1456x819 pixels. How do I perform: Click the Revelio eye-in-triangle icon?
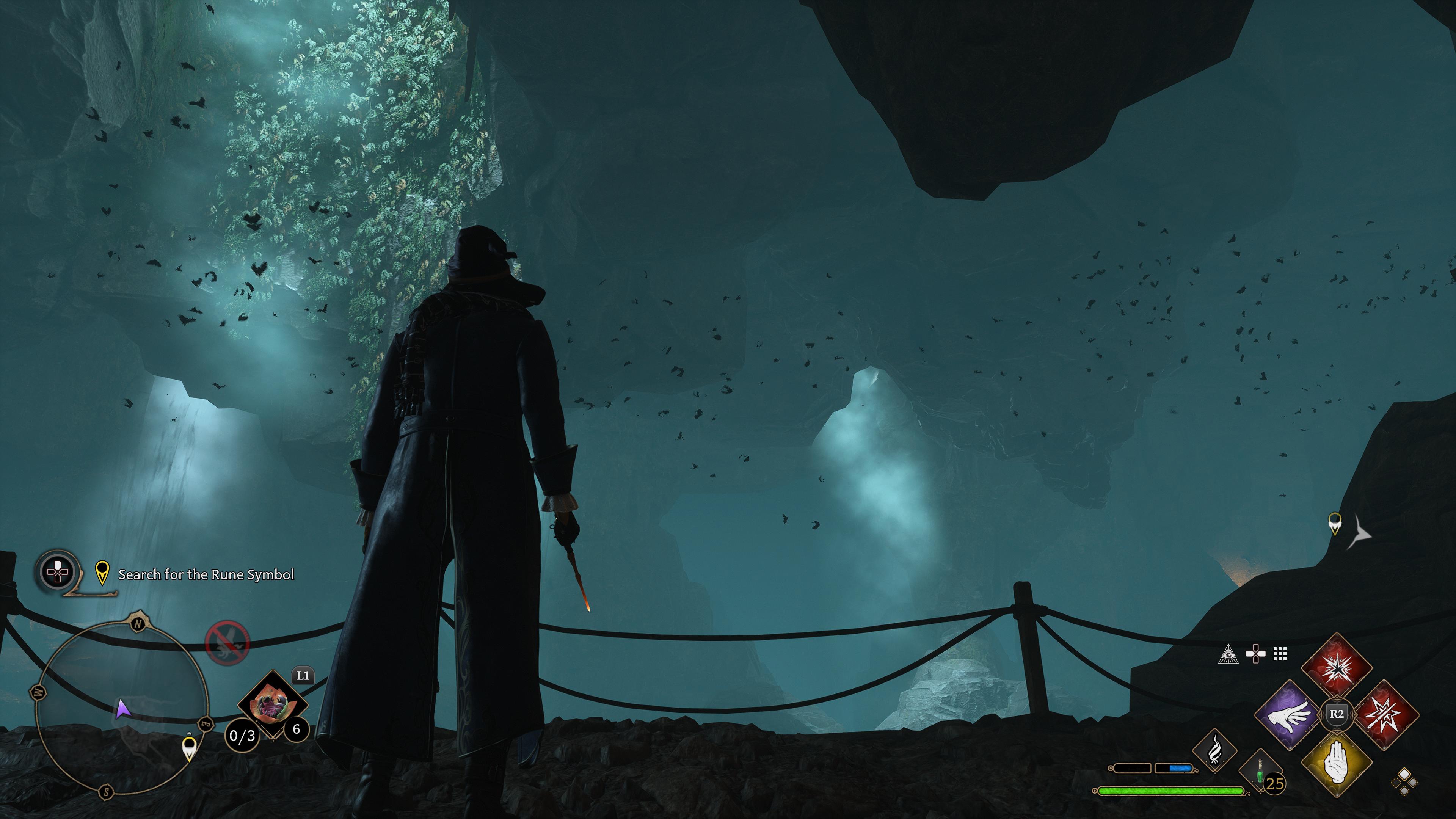click(1228, 654)
